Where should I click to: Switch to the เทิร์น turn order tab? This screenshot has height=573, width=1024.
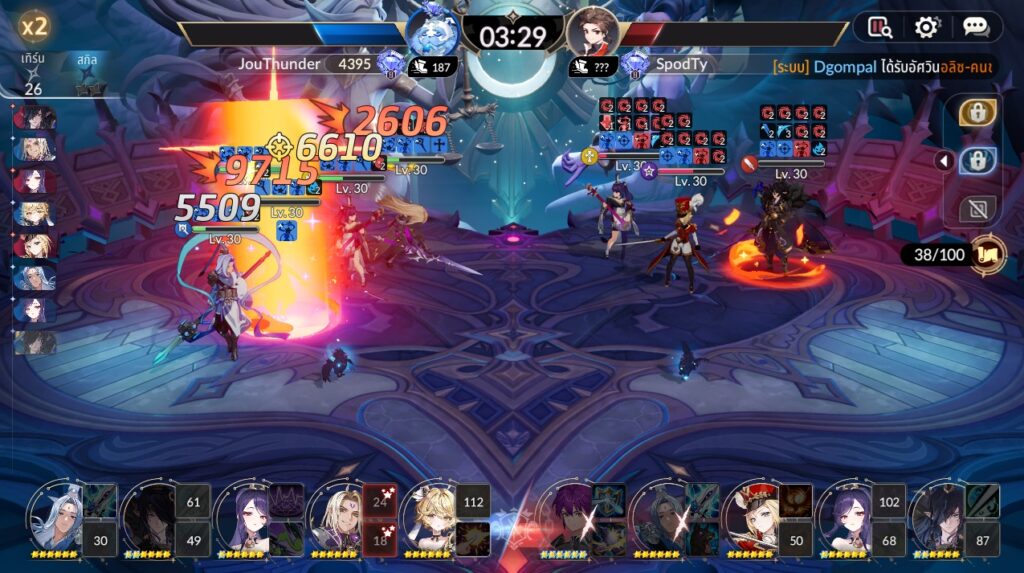[33, 60]
